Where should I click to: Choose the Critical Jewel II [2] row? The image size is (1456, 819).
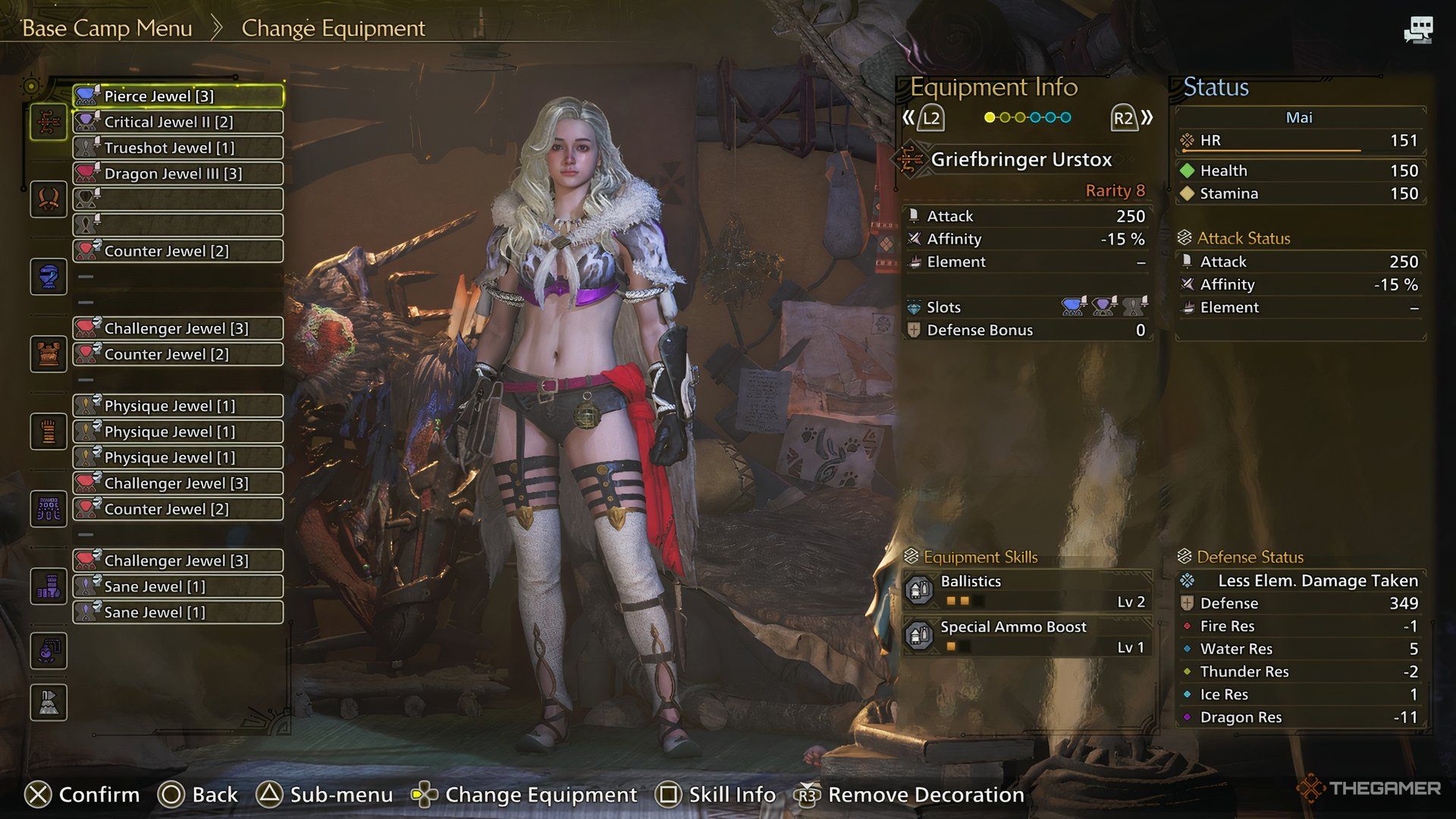pyautogui.click(x=178, y=122)
